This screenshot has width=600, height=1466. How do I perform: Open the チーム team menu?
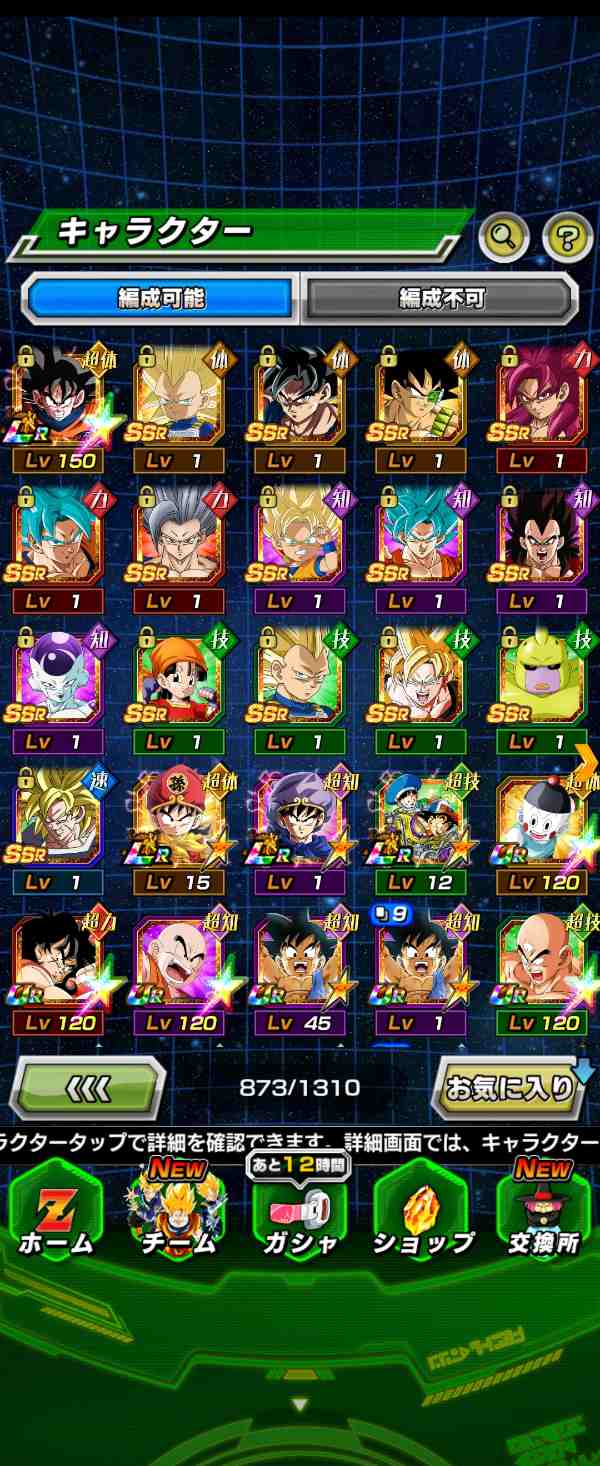point(178,1212)
